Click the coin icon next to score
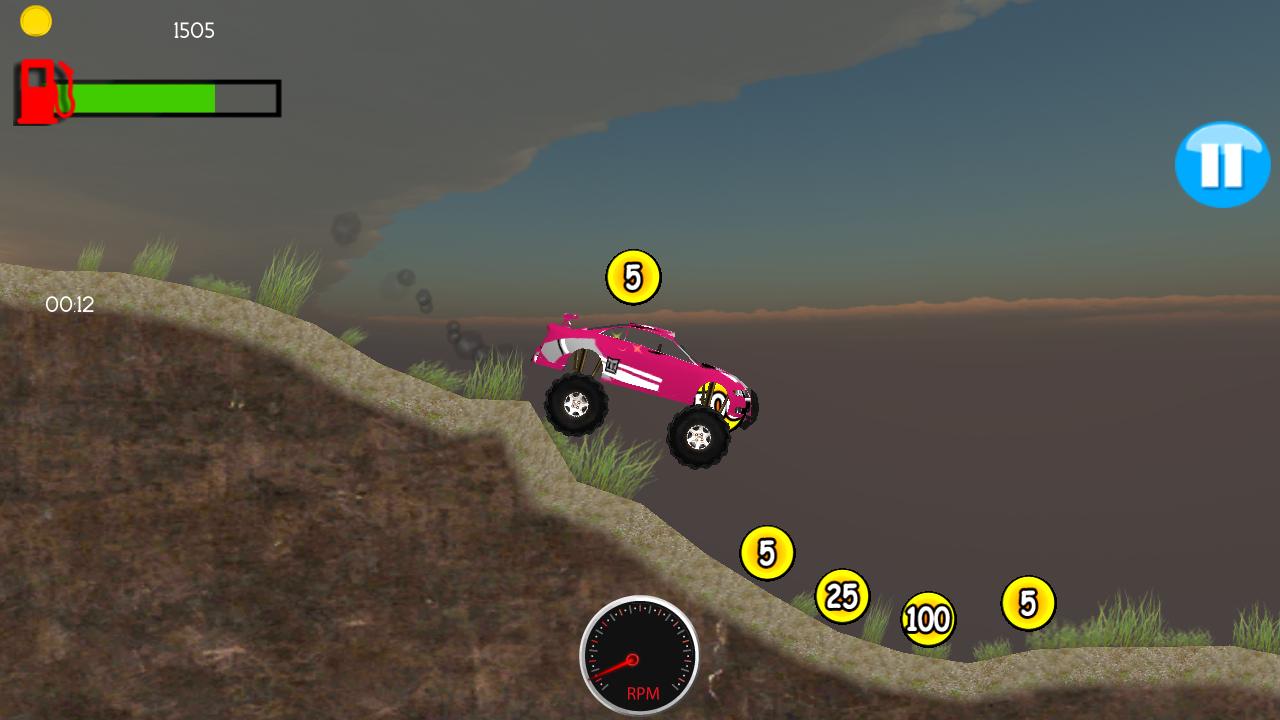The width and height of the screenshot is (1280, 720). click(x=36, y=20)
